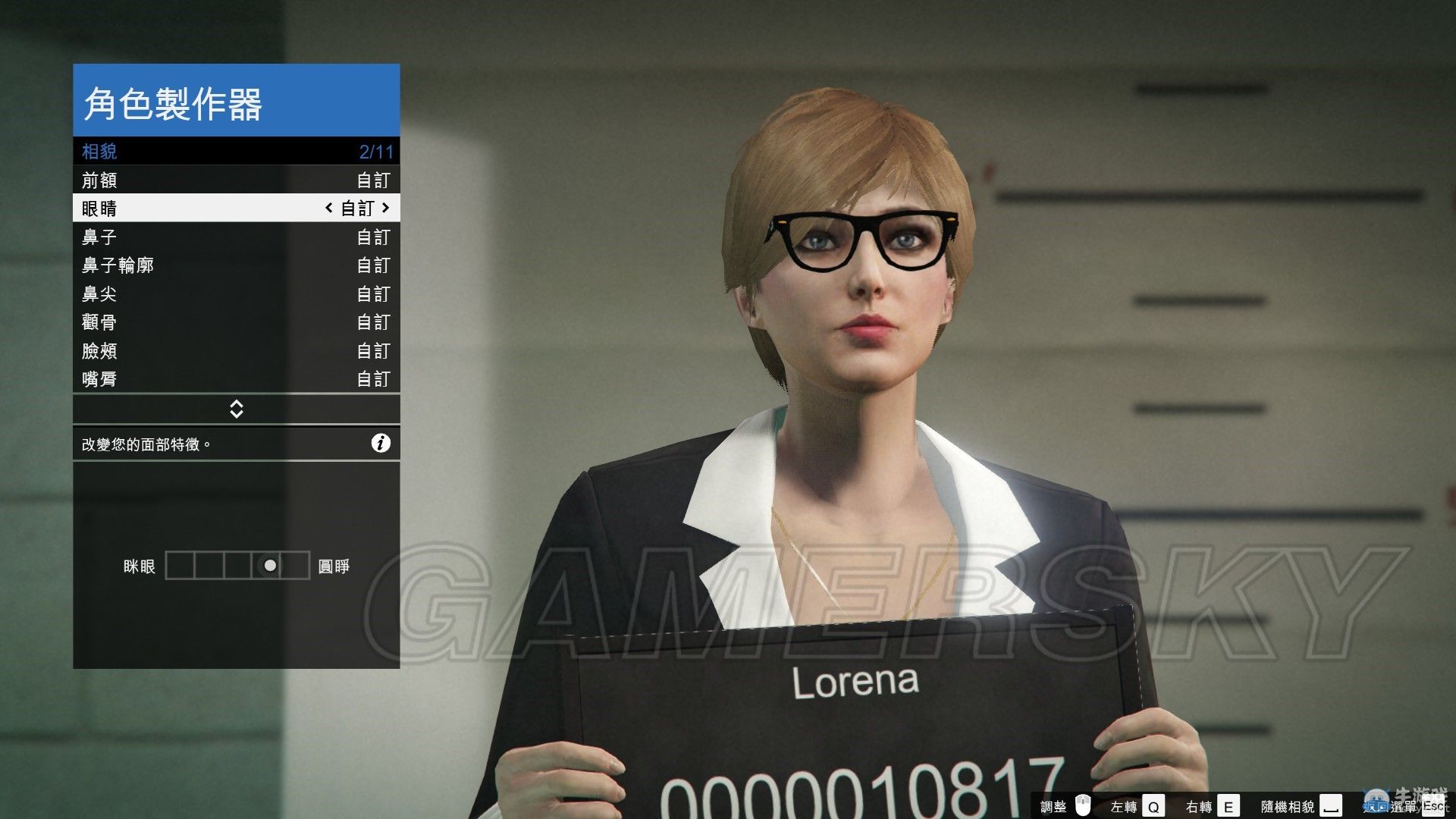
Task: Click the leftmost 眯眼 slider cell
Action: point(180,566)
